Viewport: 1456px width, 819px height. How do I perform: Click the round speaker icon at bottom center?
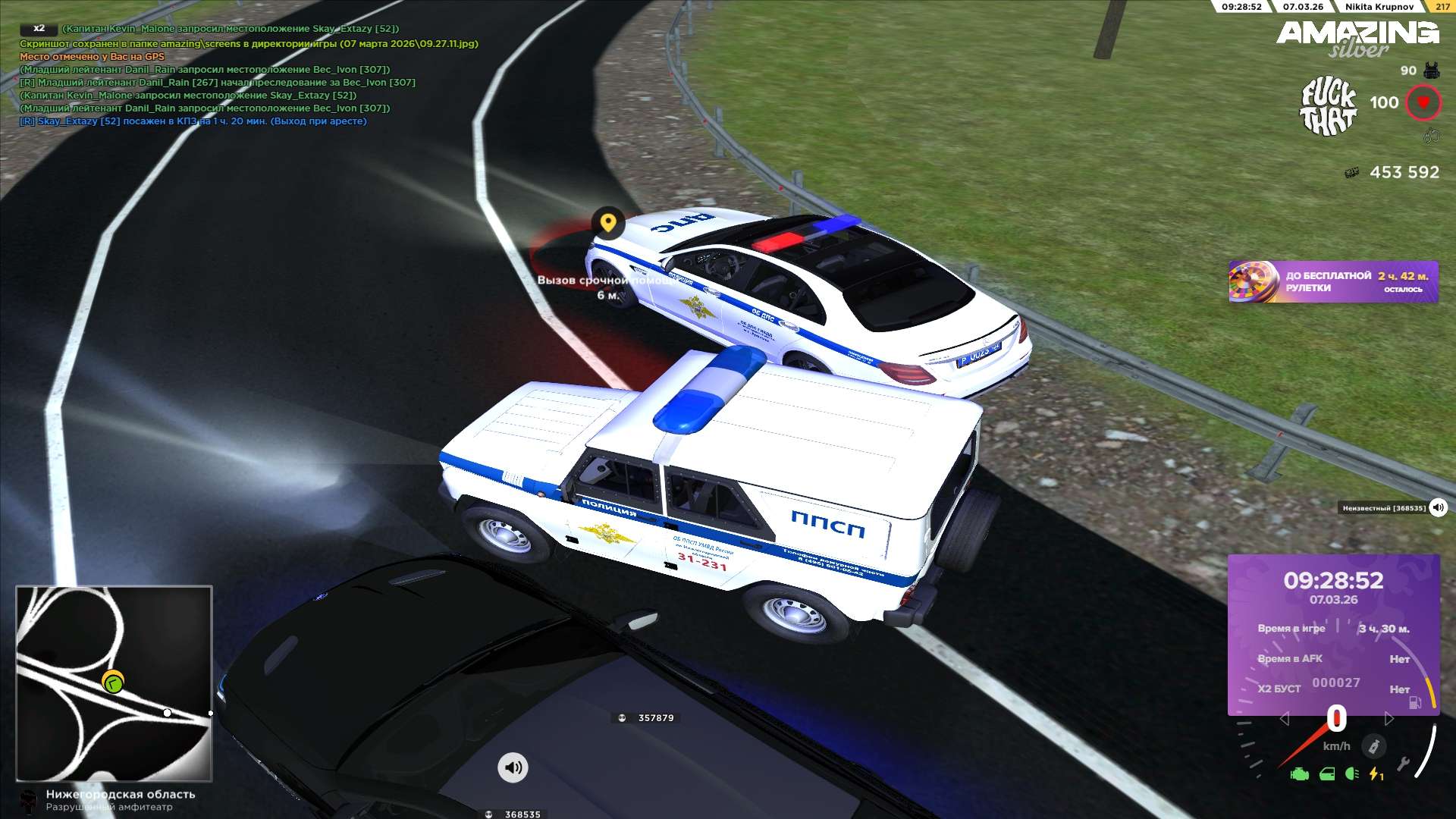click(513, 767)
